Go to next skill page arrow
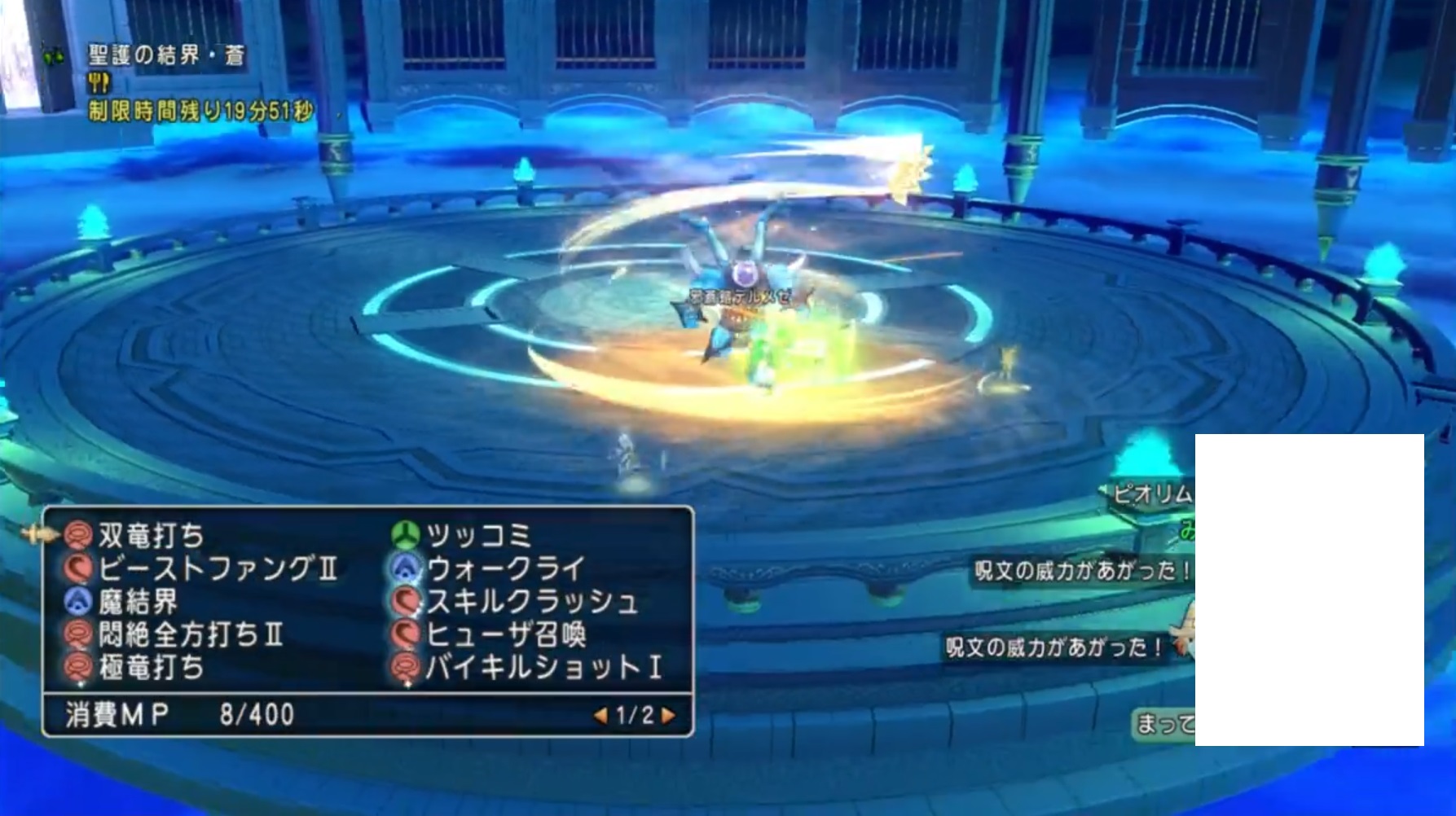The width and height of the screenshot is (1456, 816). coord(669,716)
